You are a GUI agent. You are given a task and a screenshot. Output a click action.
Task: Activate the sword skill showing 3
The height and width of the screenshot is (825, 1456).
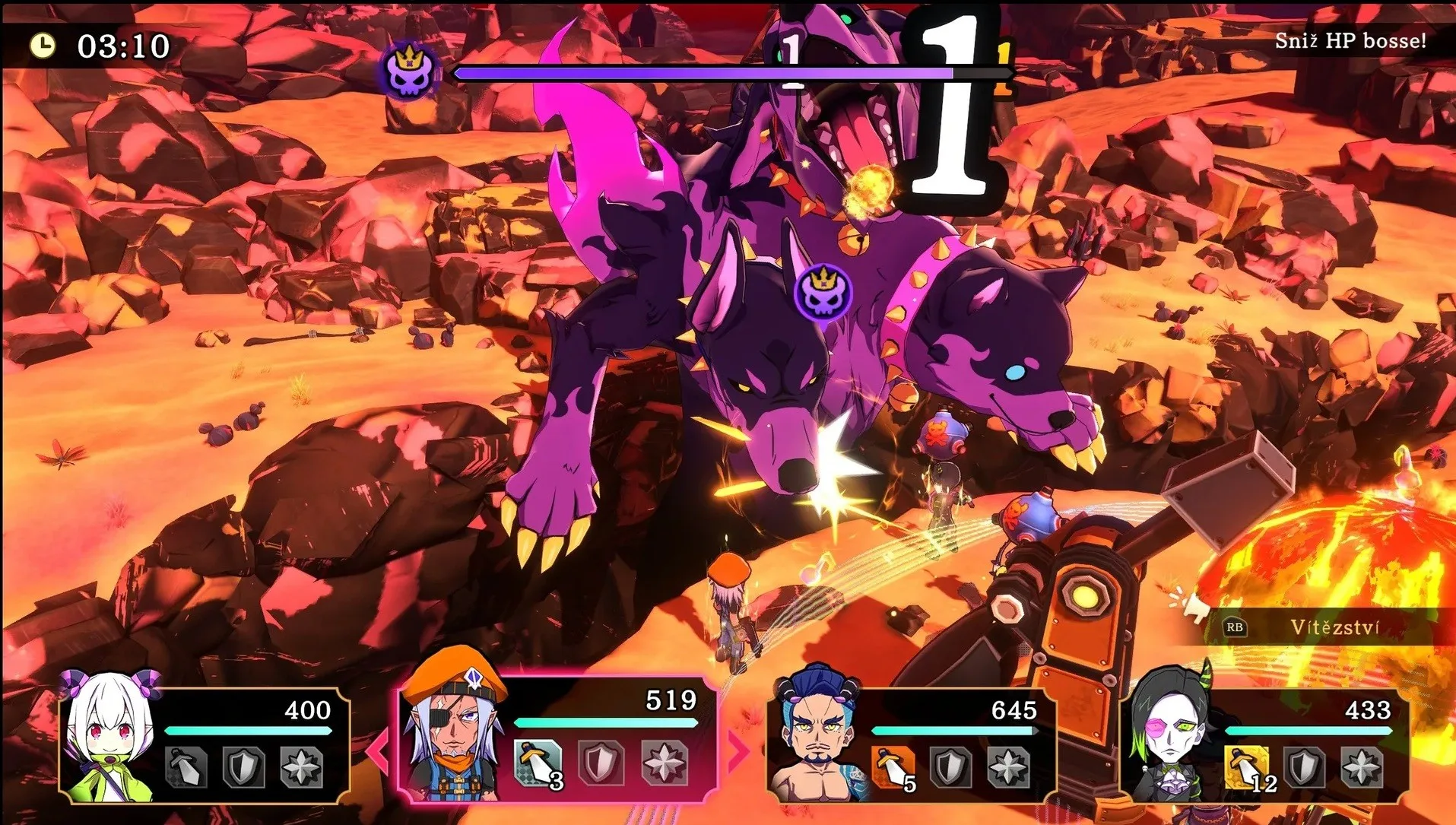[538, 763]
